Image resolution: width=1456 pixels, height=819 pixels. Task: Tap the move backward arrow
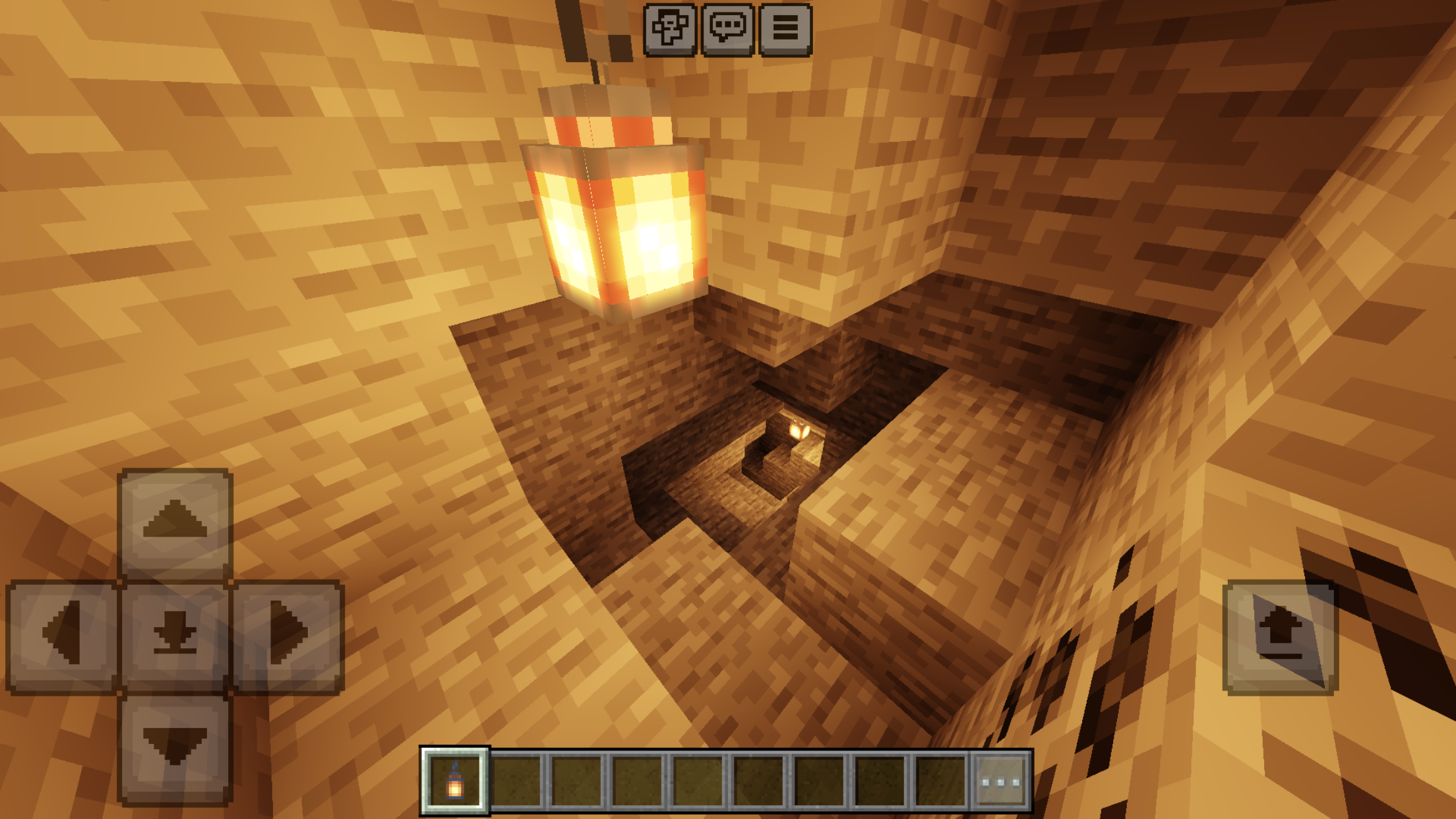(x=175, y=748)
